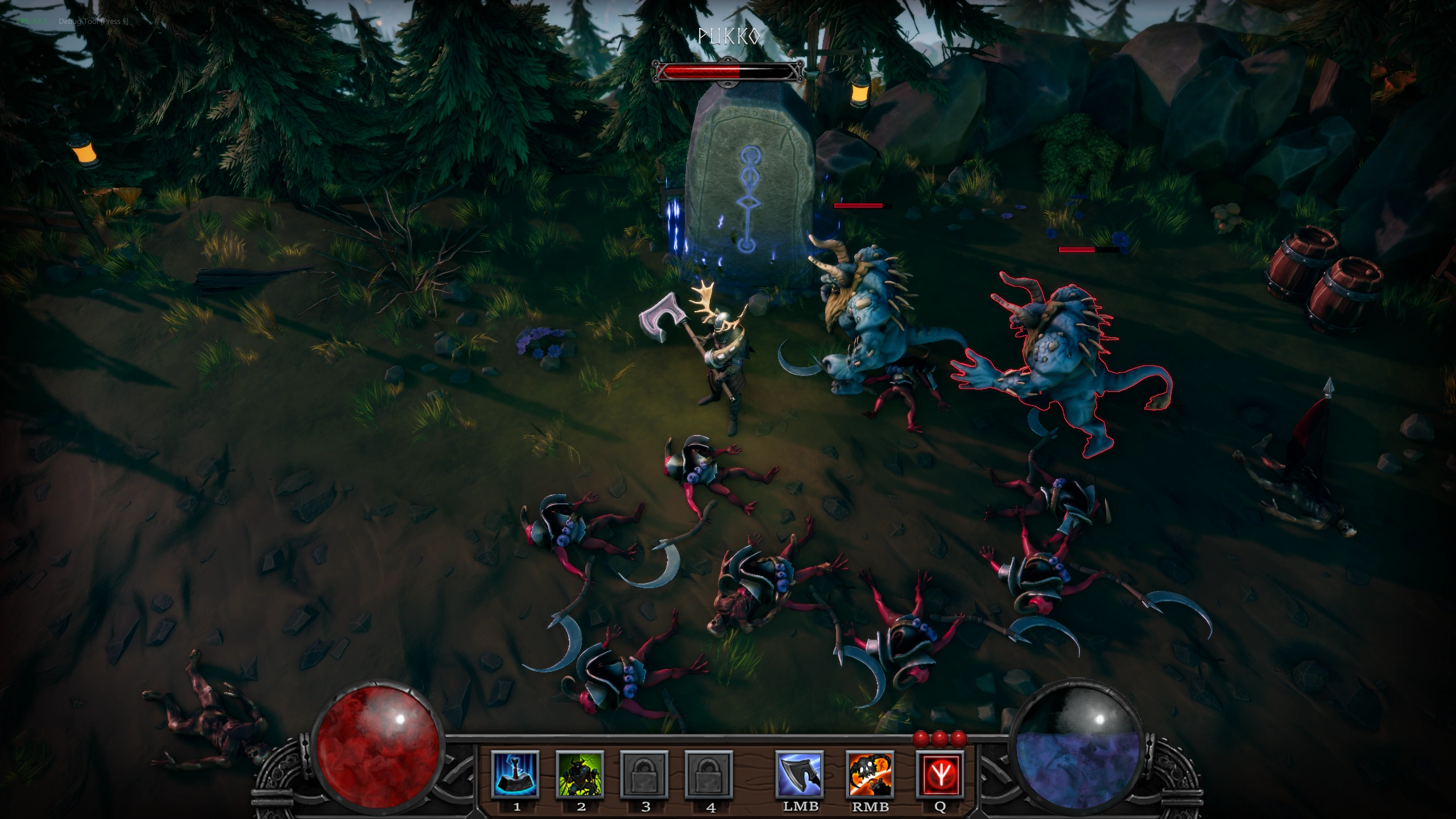Image resolution: width=1456 pixels, height=819 pixels.
Task: Select the locked ability slot numbered 3
Action: pyautogui.click(x=645, y=774)
